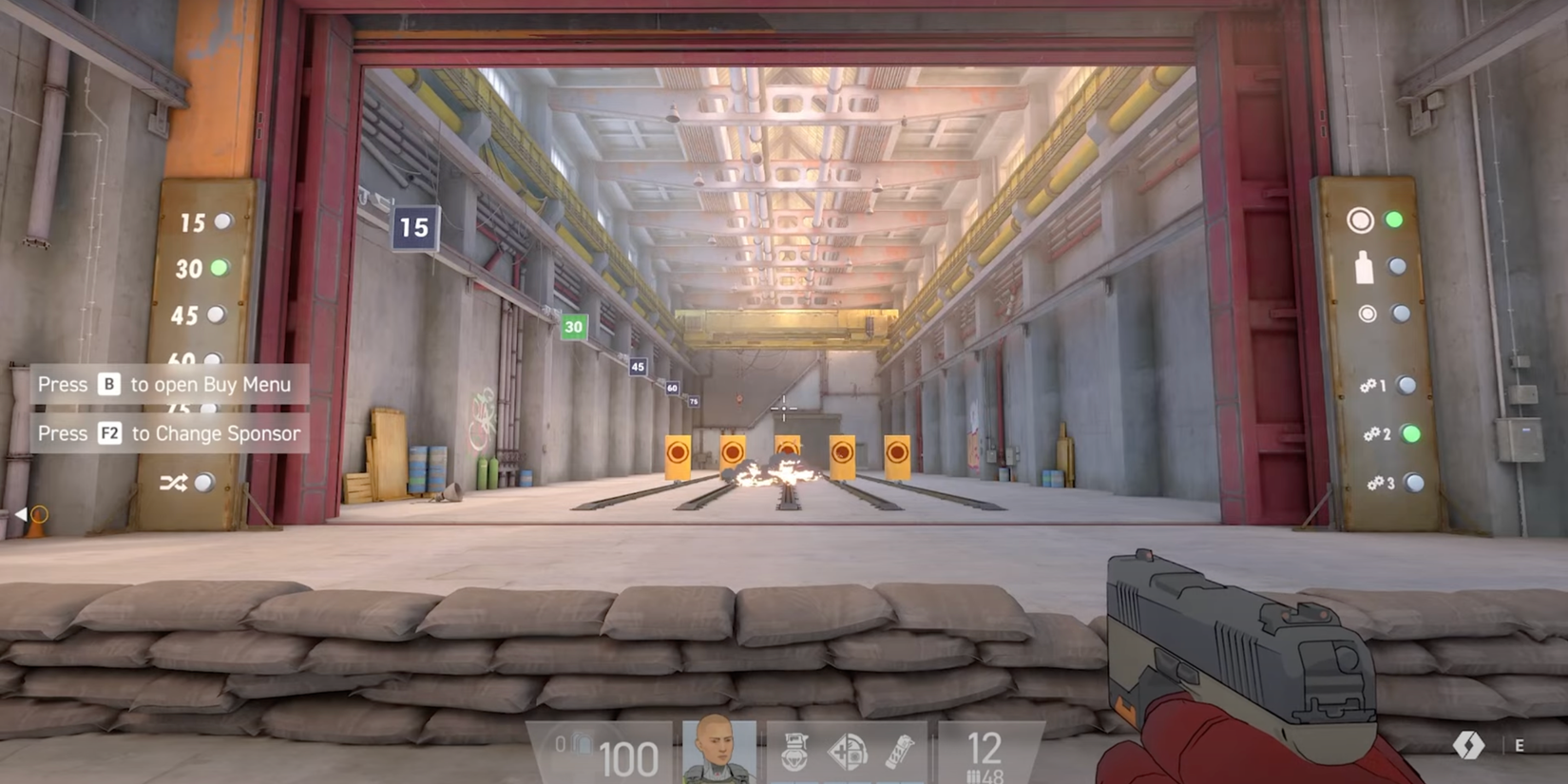Select the circular target type icon

tap(1361, 222)
